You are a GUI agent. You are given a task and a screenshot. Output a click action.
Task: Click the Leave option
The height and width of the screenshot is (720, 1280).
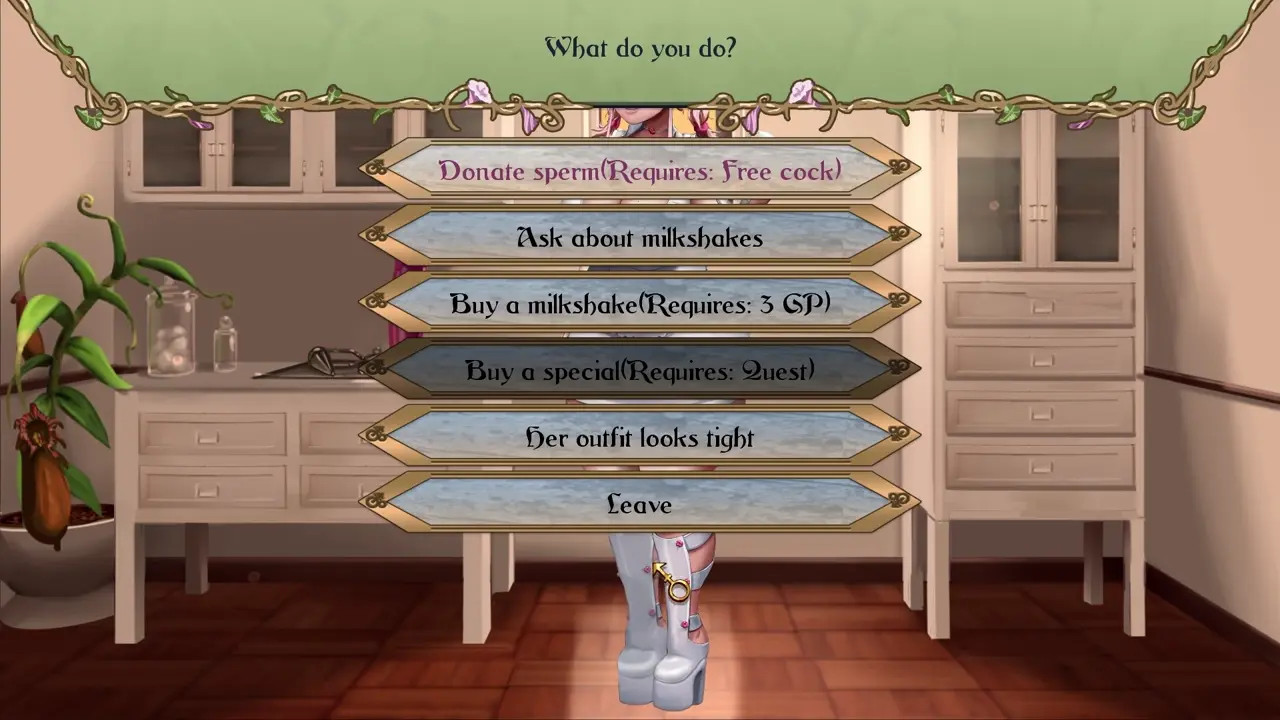click(x=640, y=504)
